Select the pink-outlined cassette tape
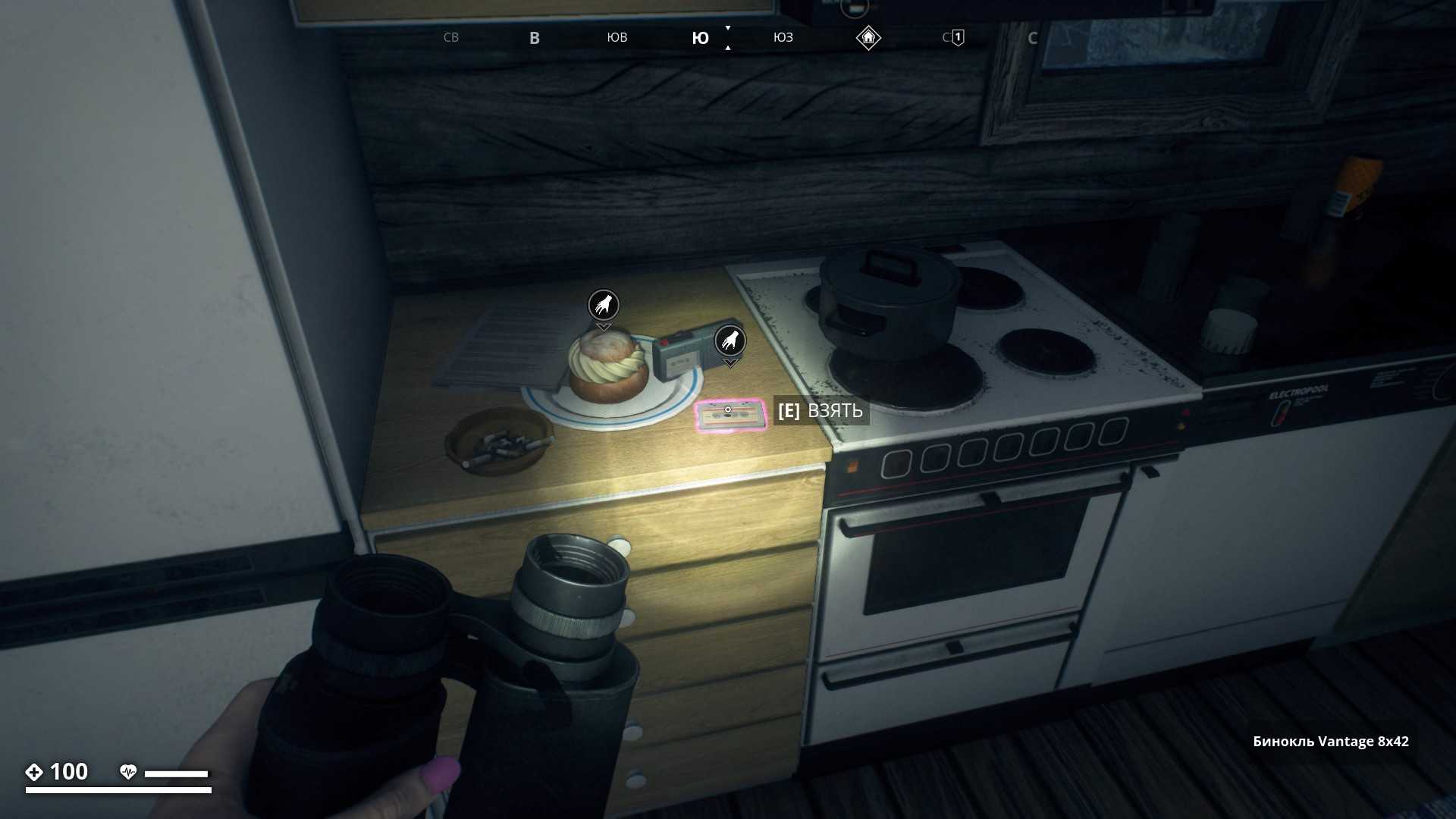Screen dimensions: 1456x819 click(x=730, y=416)
